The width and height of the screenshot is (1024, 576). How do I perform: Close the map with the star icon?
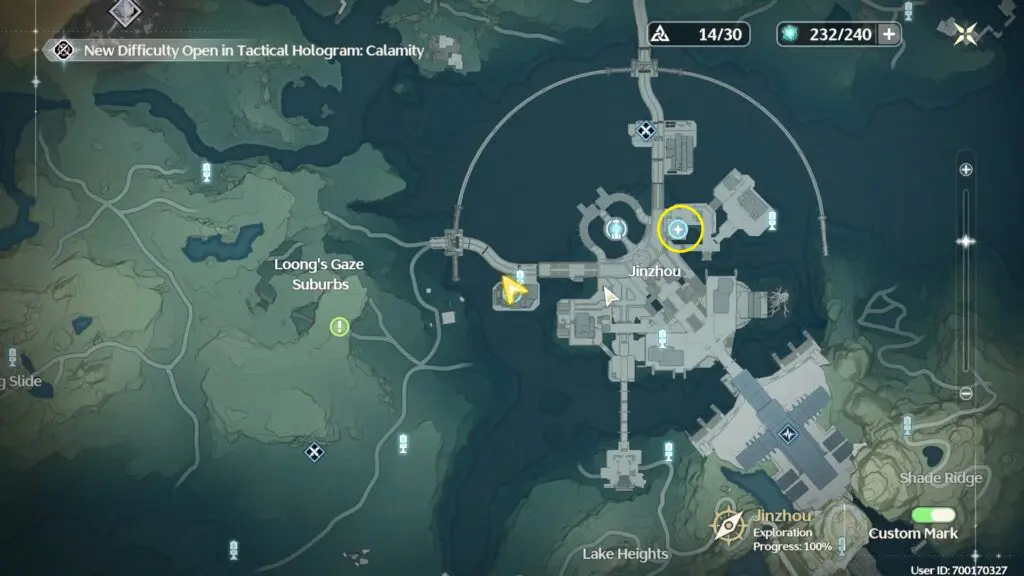point(965,34)
